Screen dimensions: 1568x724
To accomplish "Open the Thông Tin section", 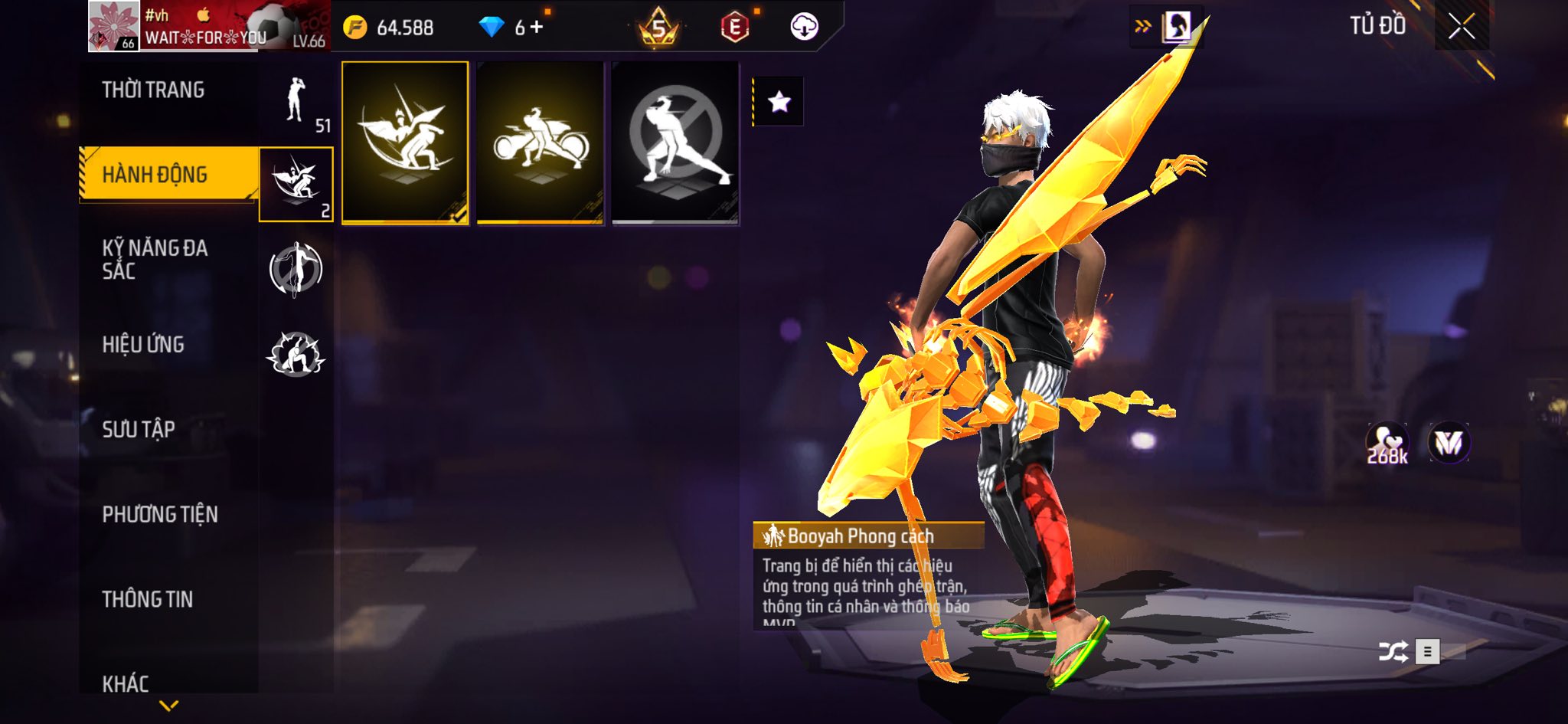I will coord(148,599).
